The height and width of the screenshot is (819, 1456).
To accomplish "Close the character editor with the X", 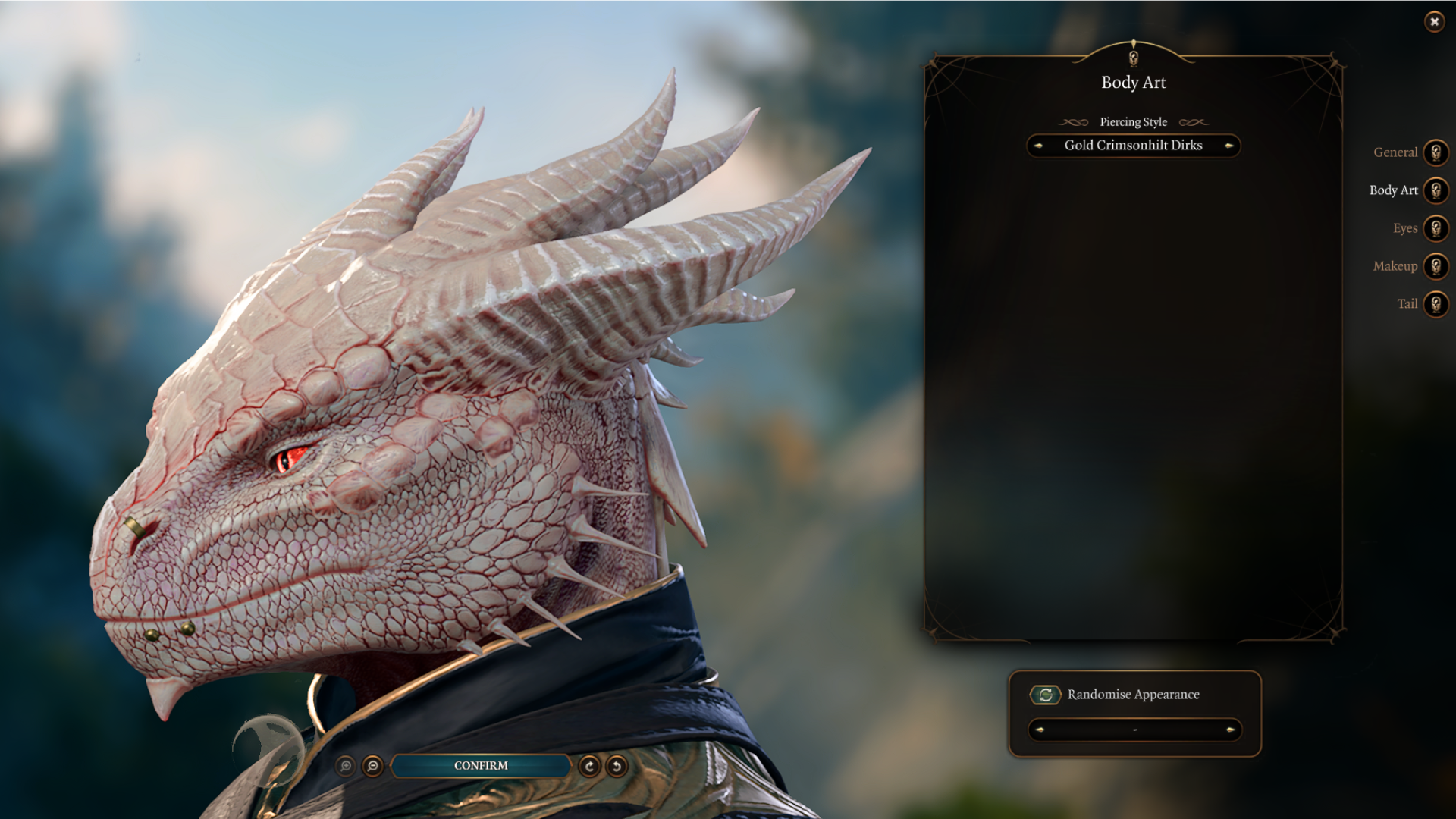I will pyautogui.click(x=1434, y=22).
